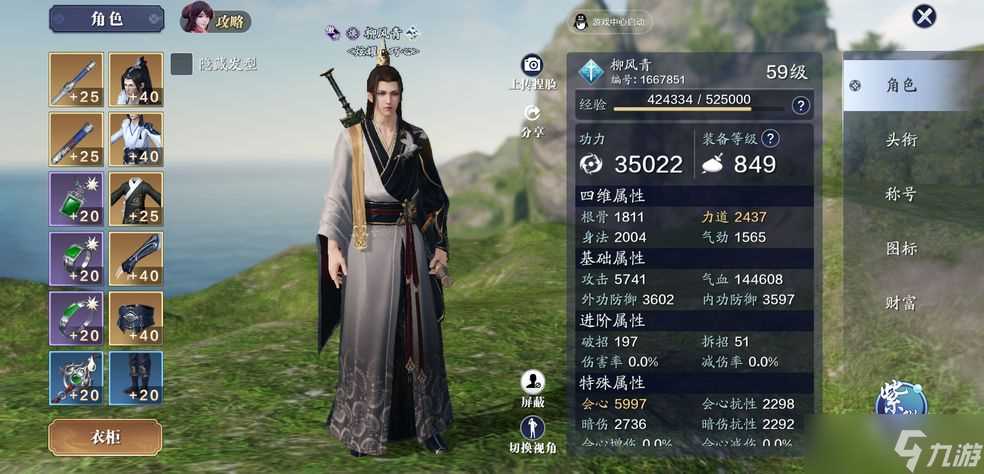Choose the belt equipment slot

coord(136,319)
